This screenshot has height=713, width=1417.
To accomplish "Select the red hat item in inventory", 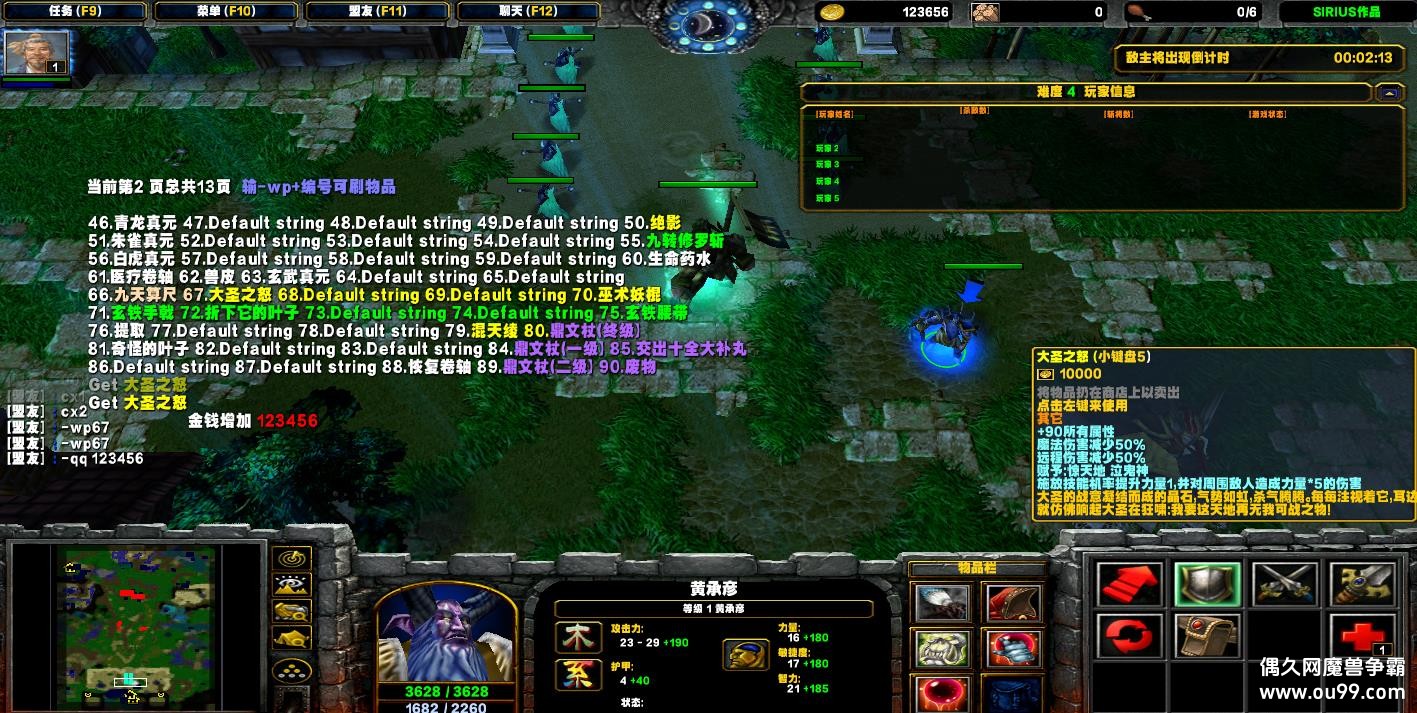I will pos(1013,603).
